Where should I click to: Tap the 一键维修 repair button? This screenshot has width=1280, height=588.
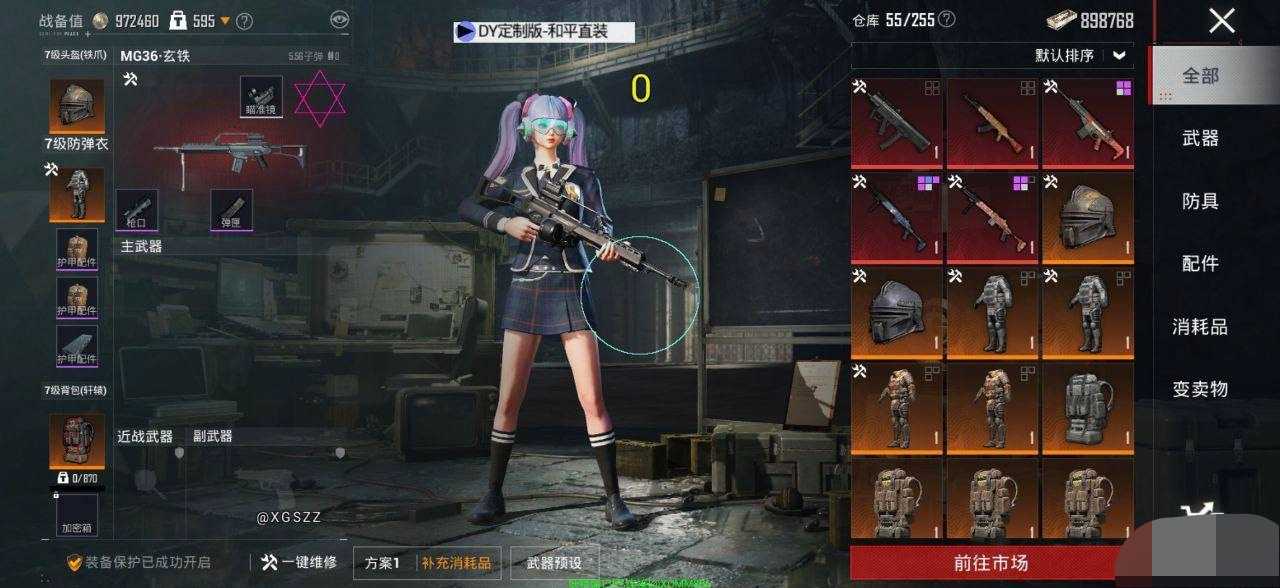299,563
